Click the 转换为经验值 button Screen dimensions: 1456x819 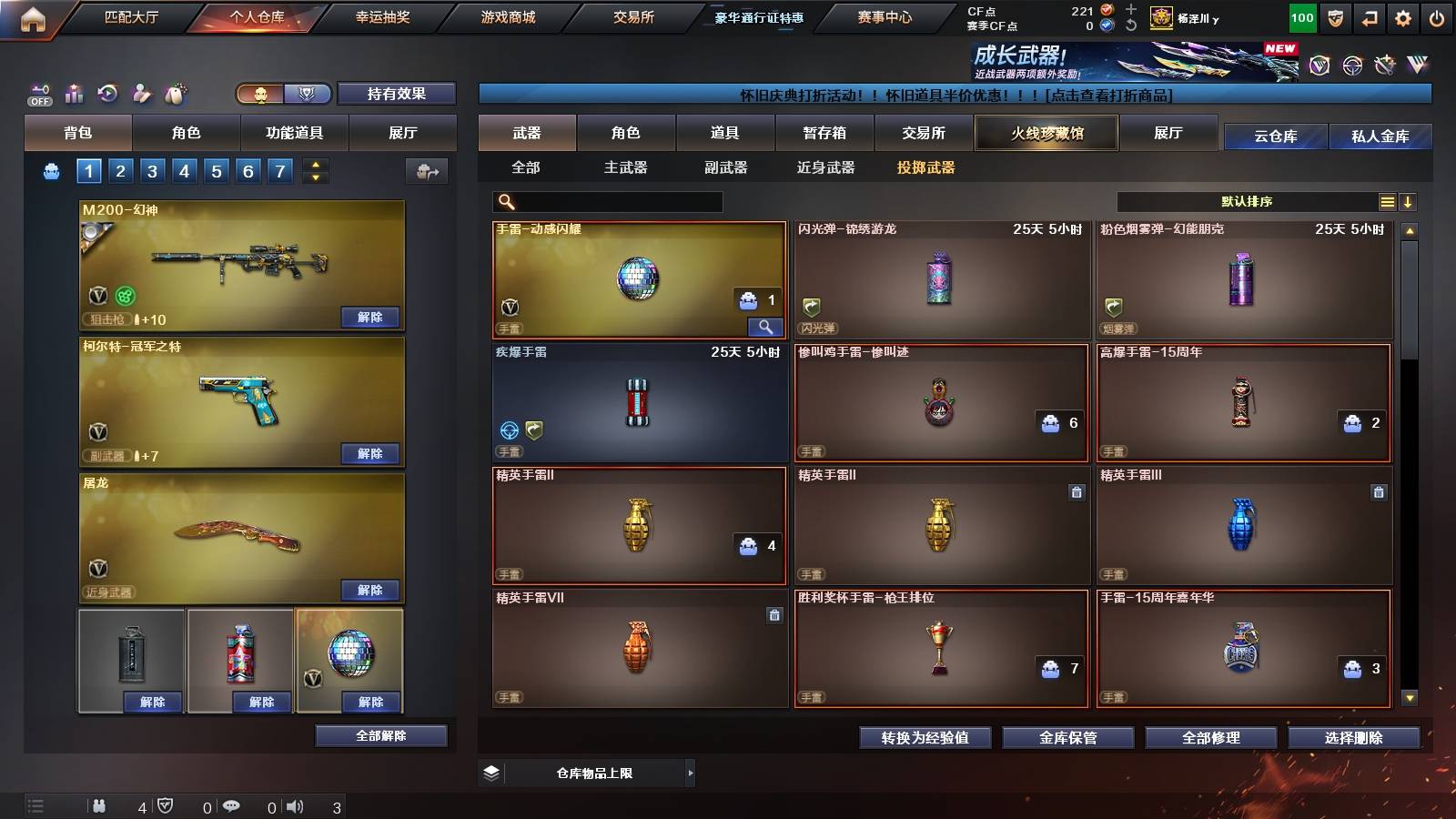coord(925,738)
